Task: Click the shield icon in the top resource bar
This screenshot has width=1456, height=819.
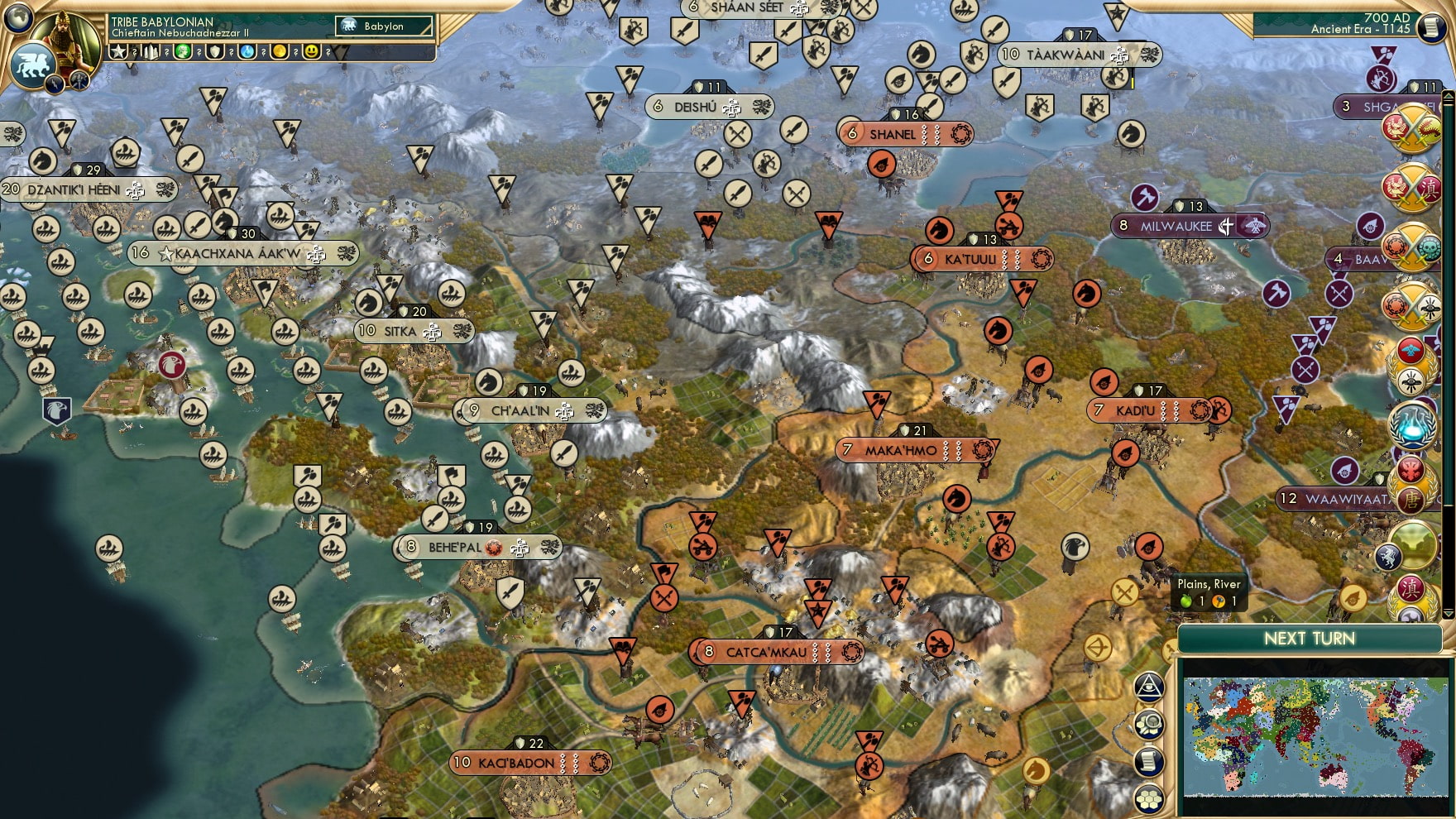Action: (216, 52)
